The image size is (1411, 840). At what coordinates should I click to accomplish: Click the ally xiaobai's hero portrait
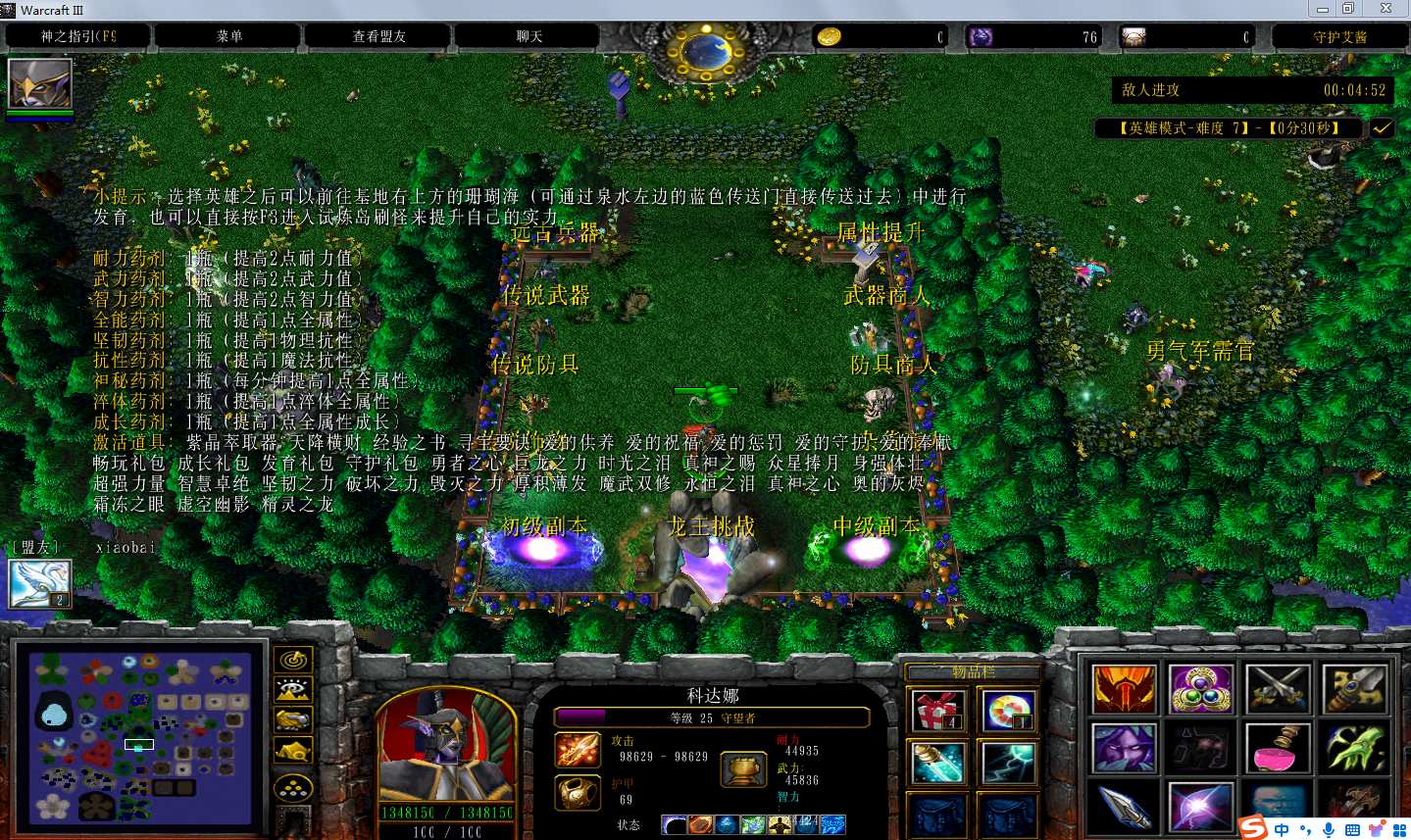tap(39, 584)
